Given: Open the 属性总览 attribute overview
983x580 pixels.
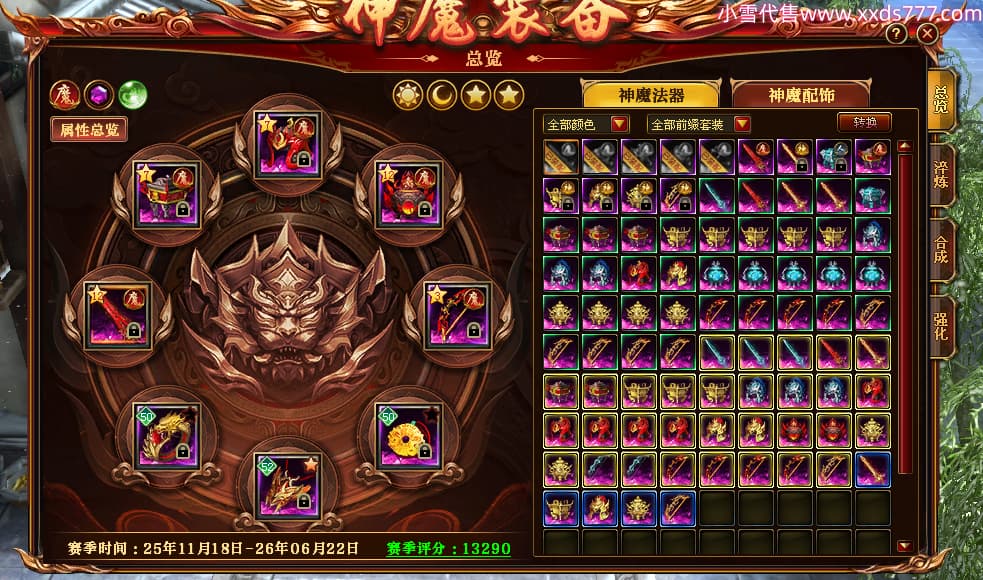Looking at the screenshot, I should coord(89,130).
